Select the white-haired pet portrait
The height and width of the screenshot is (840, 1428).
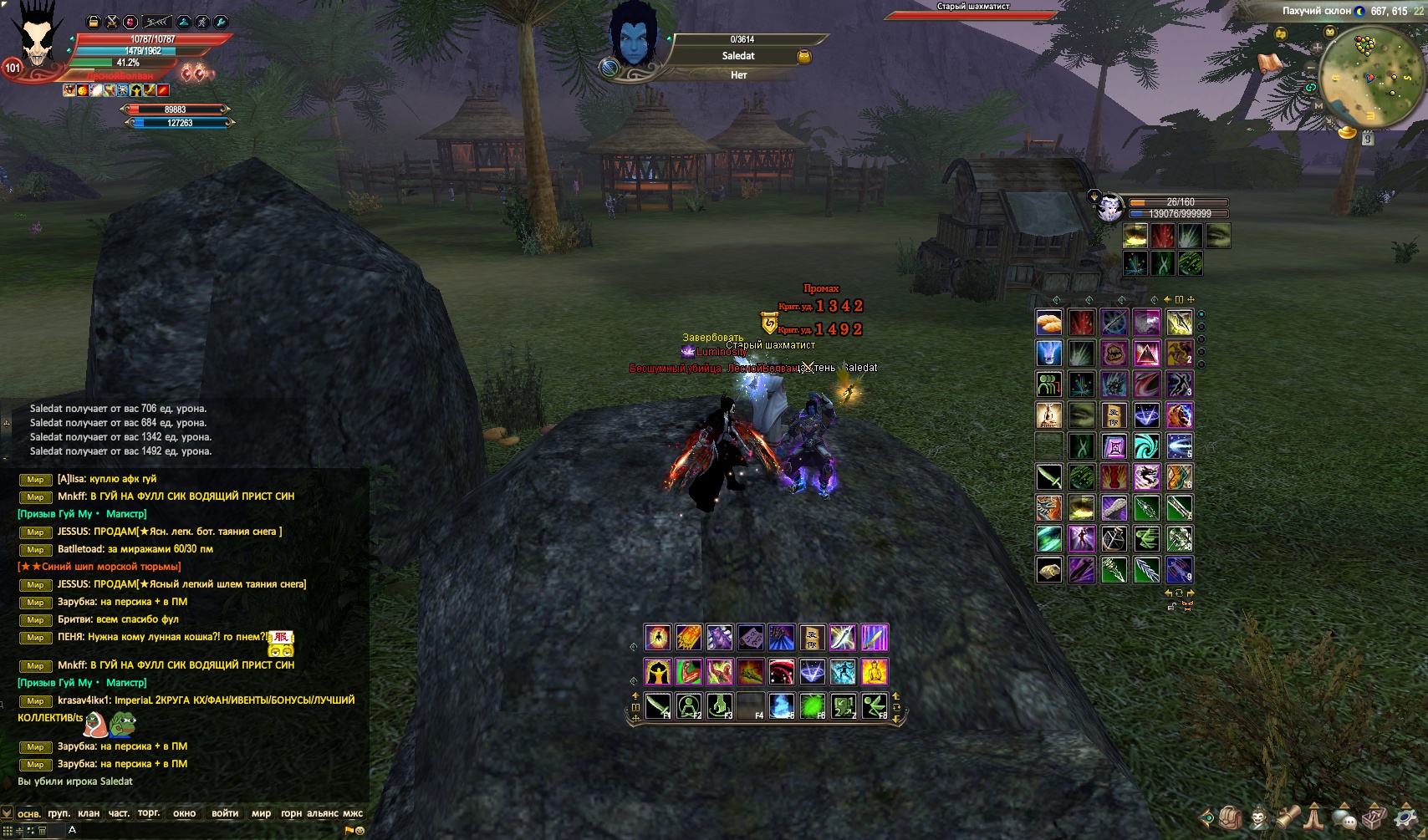coord(1110,206)
